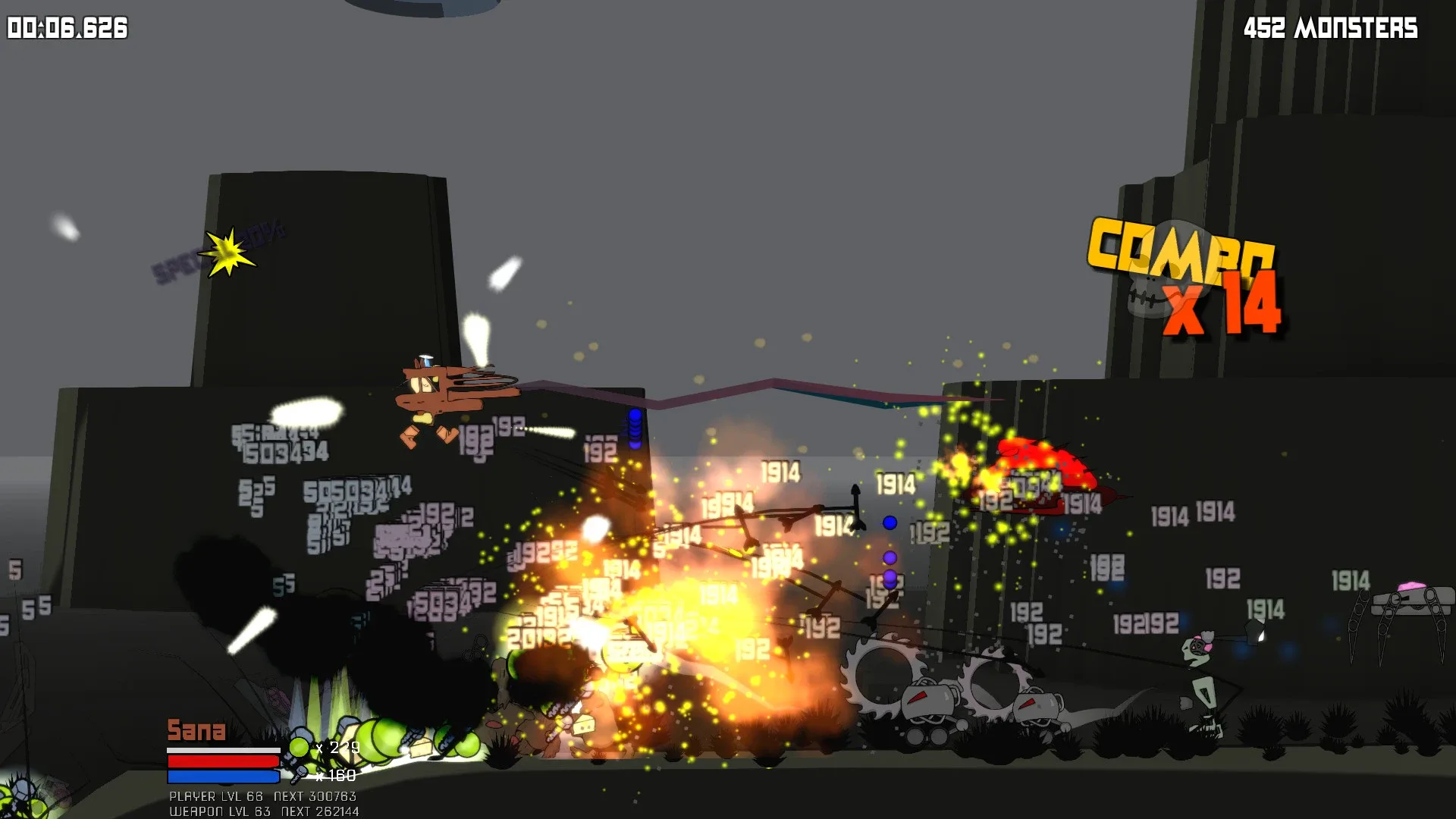Click the yellow starburst explosion near the tower
1456x819 pixels.
click(226, 250)
